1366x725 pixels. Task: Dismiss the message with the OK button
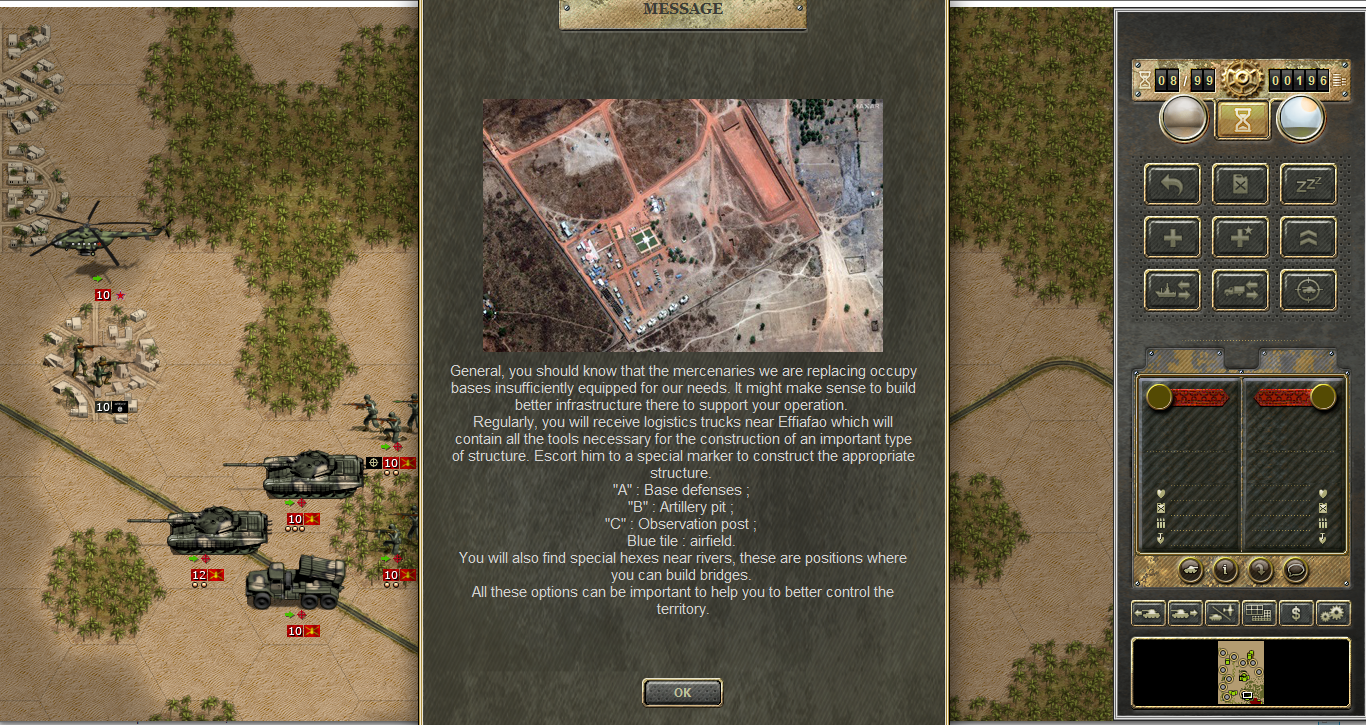coord(682,692)
